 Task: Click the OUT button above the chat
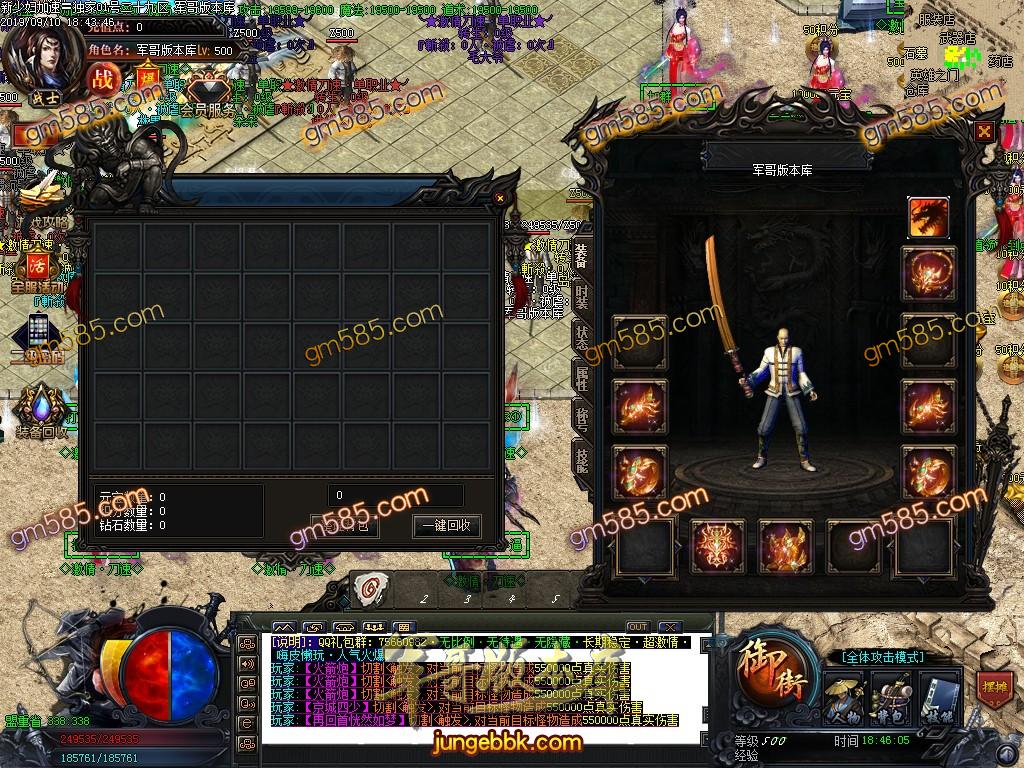click(637, 627)
